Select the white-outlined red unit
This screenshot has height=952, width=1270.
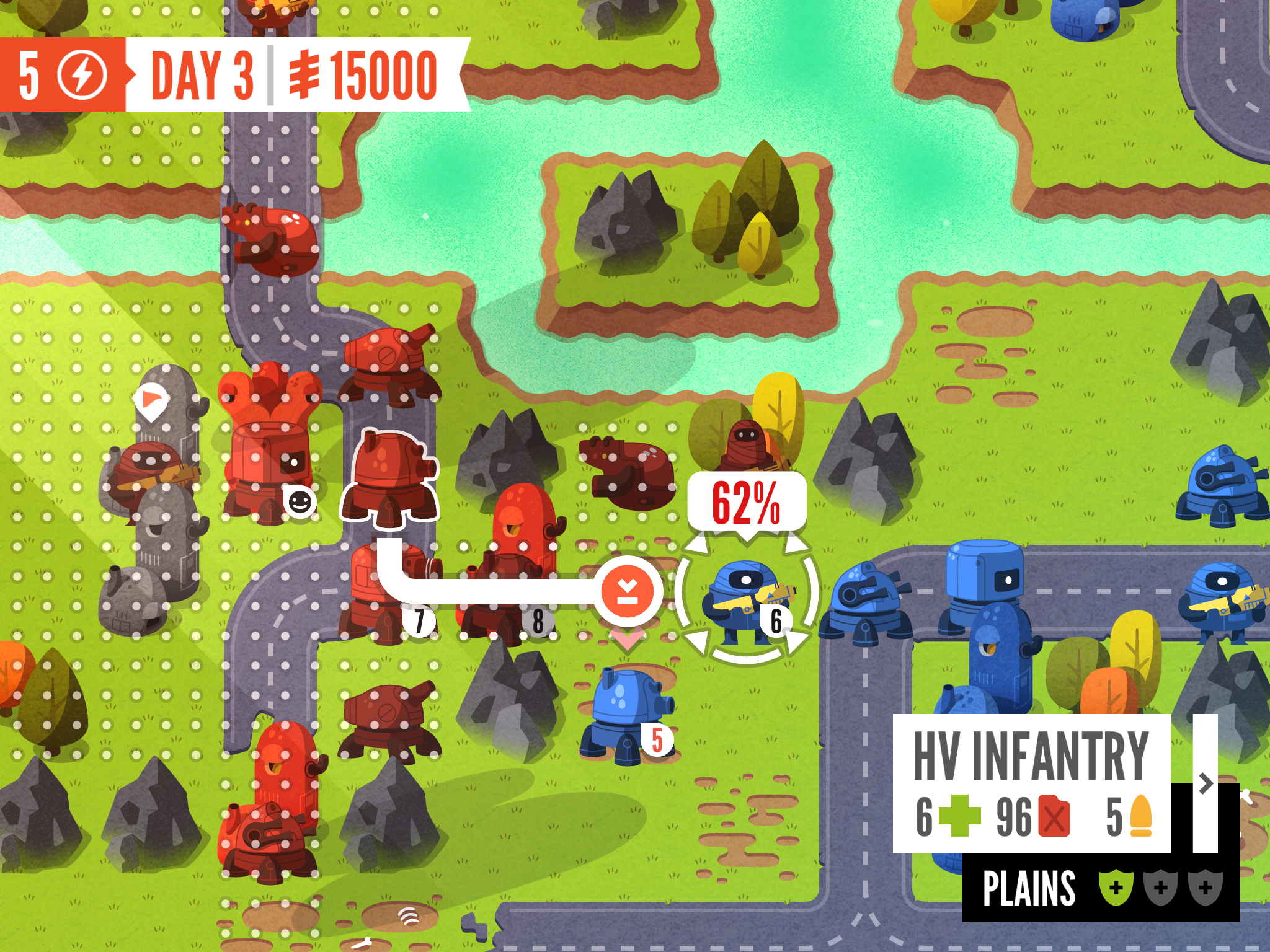pyautogui.click(x=389, y=478)
